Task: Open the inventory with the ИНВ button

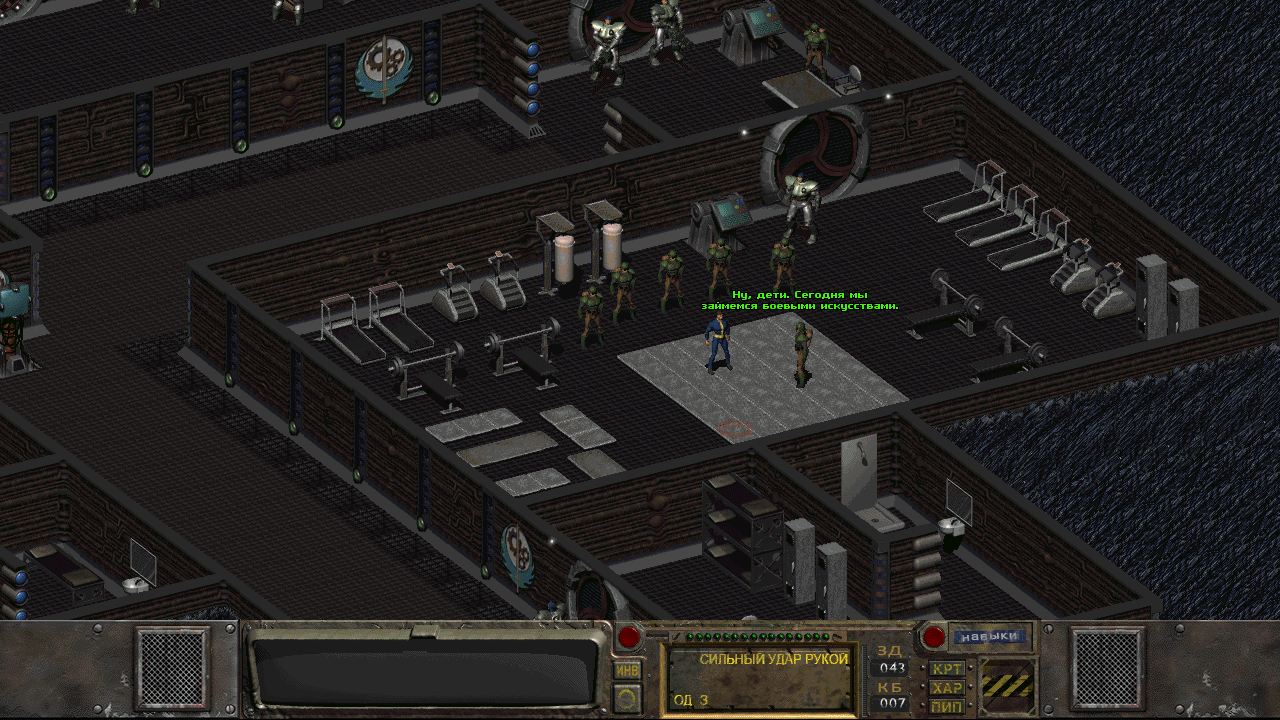Action: tap(628, 670)
